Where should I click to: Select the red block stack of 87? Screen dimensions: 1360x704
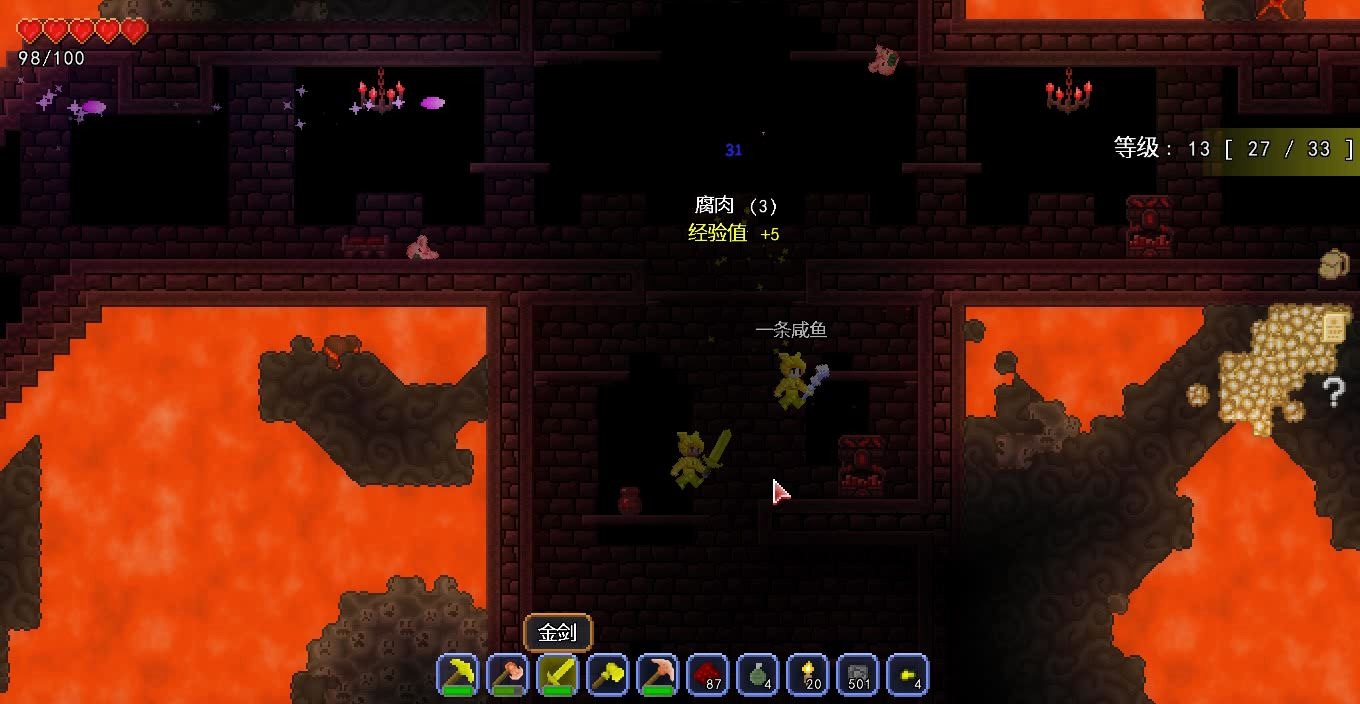click(708, 675)
